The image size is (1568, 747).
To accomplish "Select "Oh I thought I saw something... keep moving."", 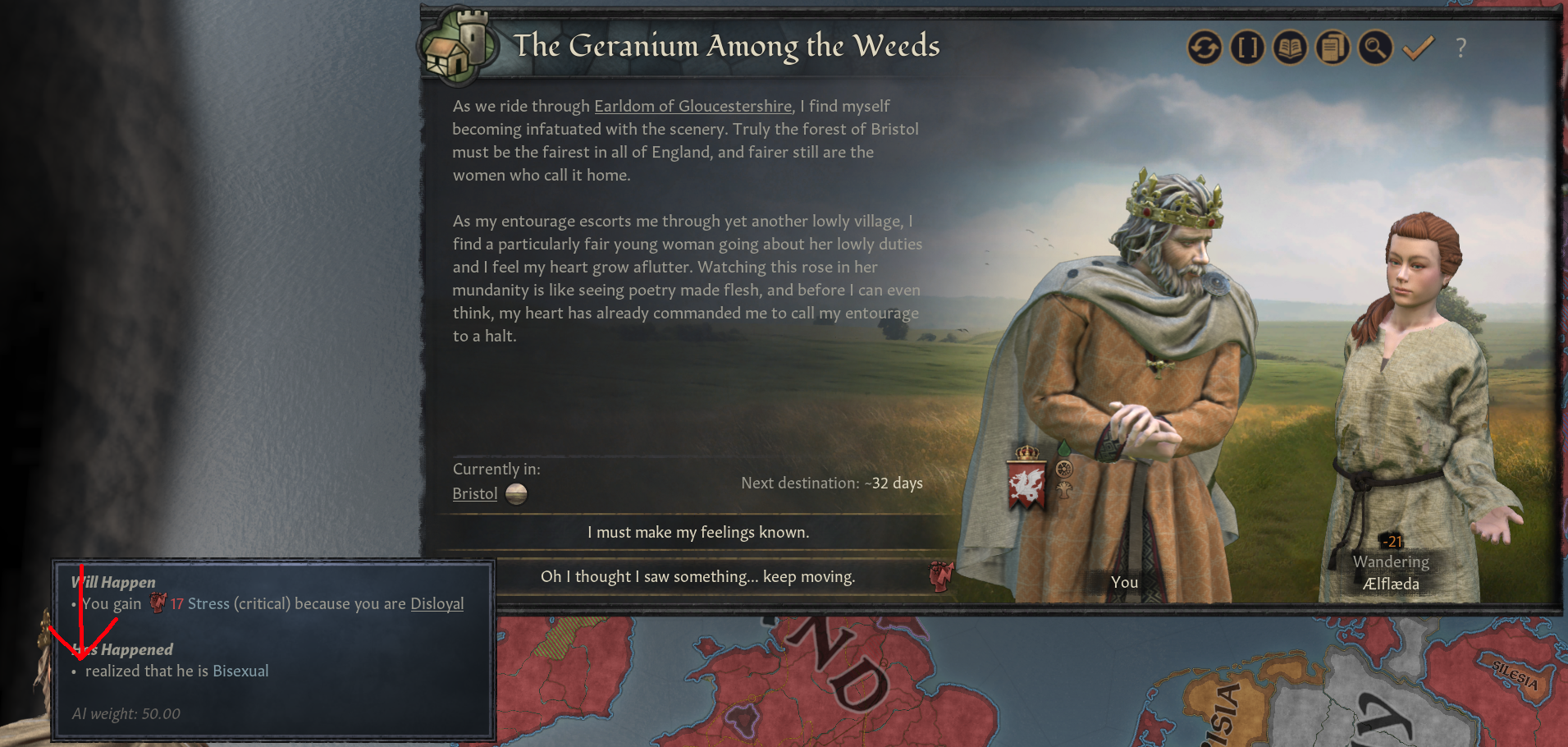I will (x=698, y=576).
